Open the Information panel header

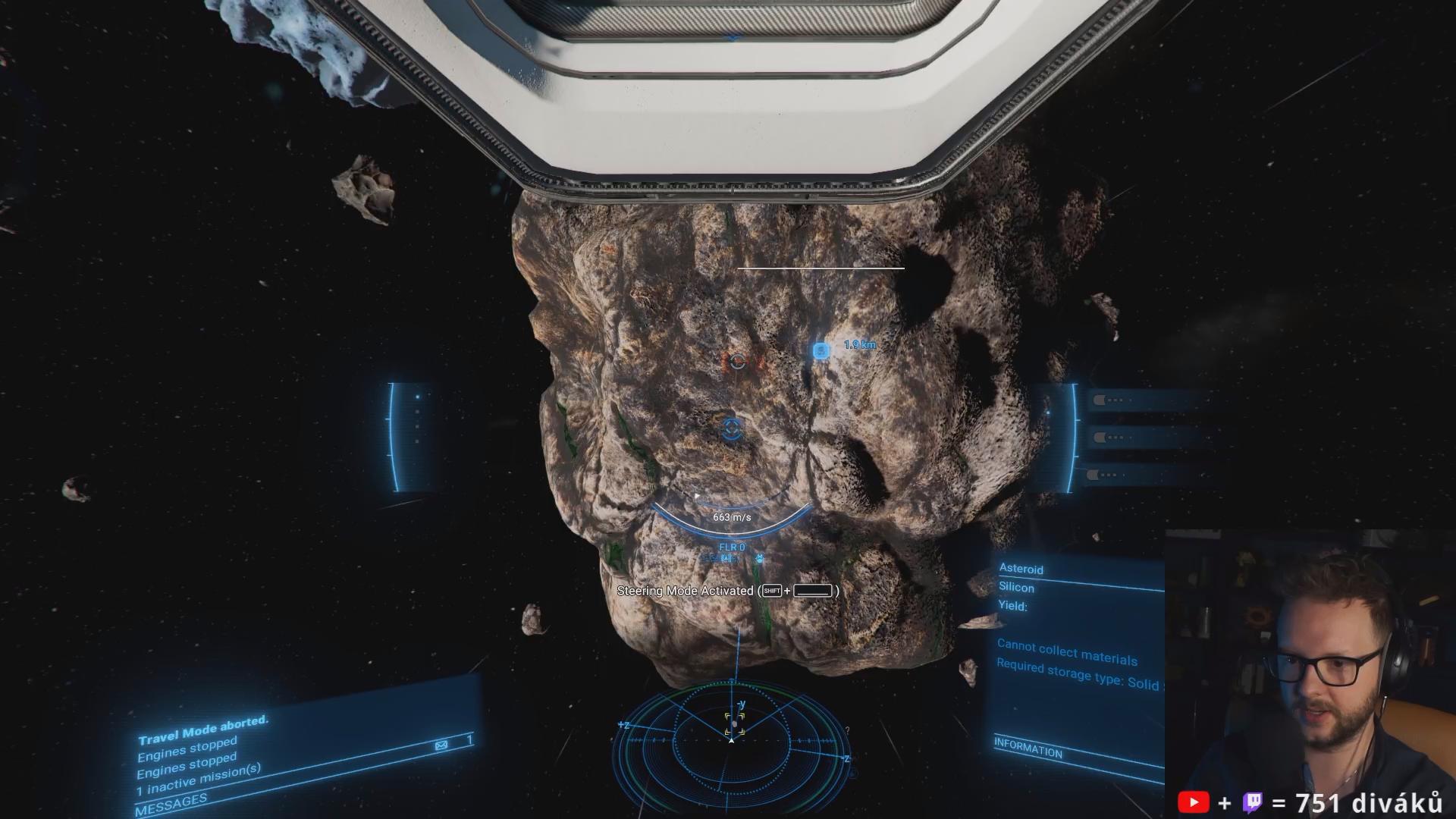coord(1028,748)
